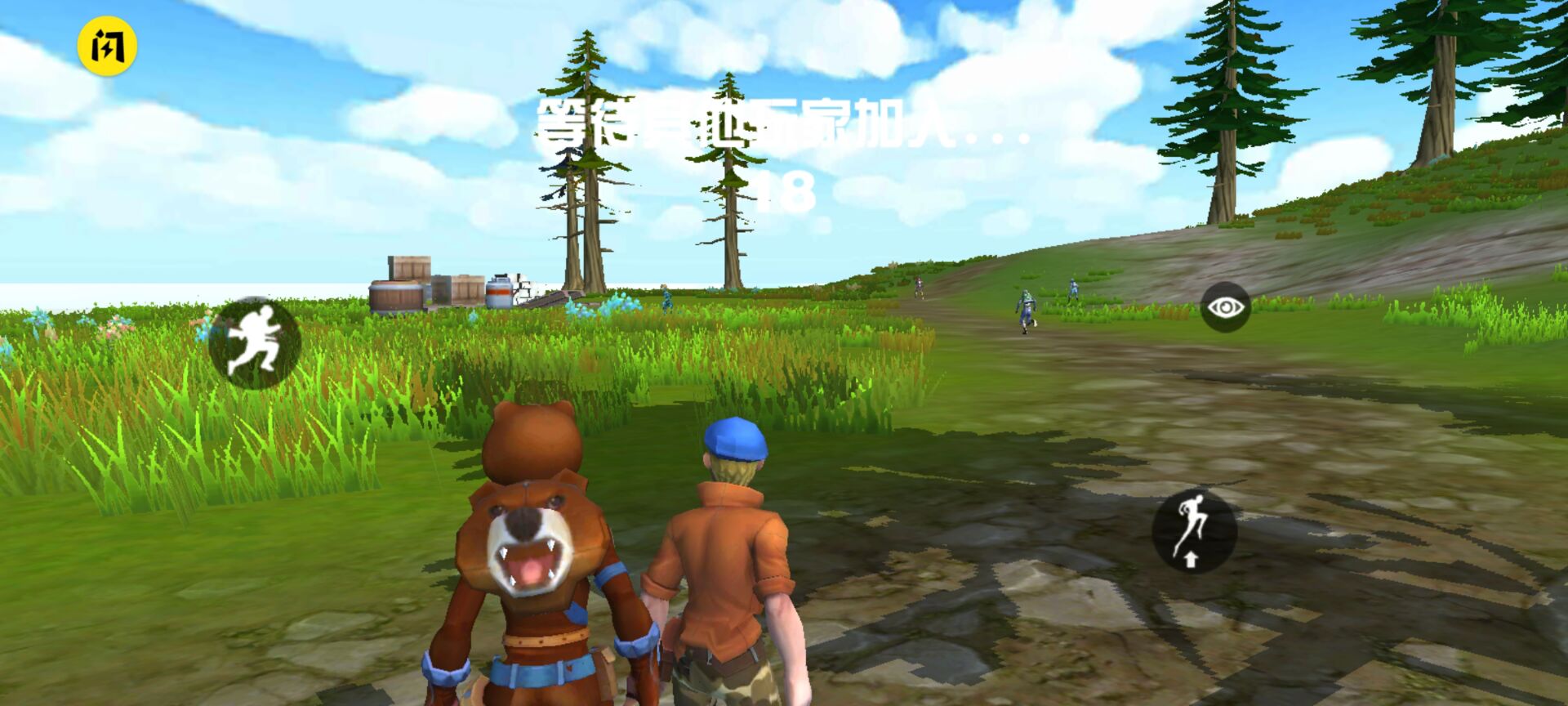This screenshot has width=1568, height=706.
Task: Toggle the eye free-look button
Action: click(x=1225, y=307)
